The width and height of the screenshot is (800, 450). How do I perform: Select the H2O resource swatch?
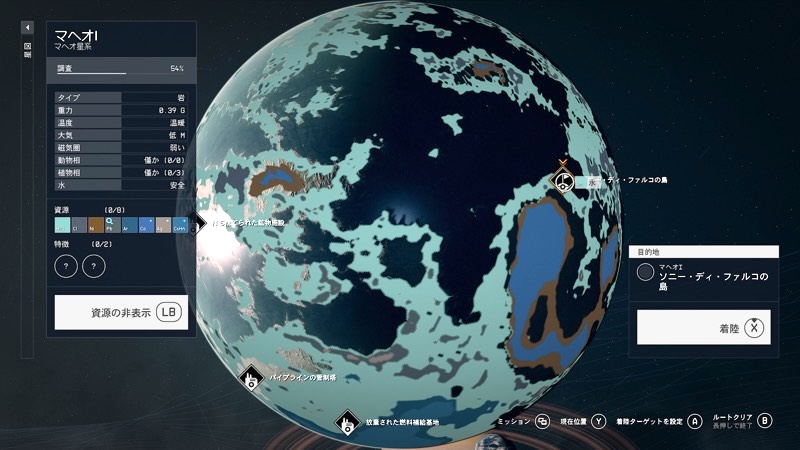pos(63,225)
